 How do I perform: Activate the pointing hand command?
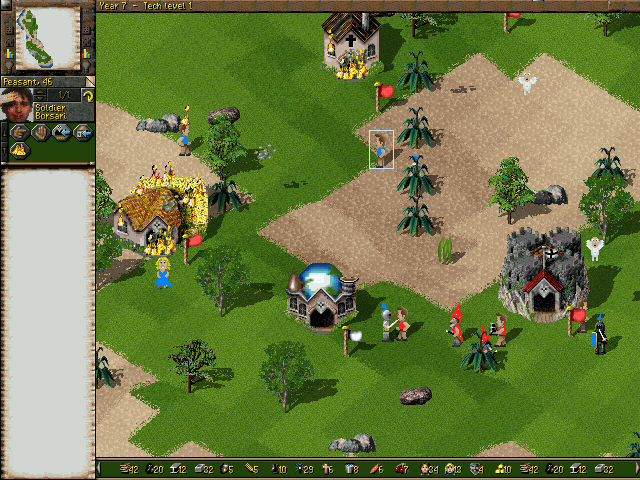pyautogui.click(x=19, y=132)
